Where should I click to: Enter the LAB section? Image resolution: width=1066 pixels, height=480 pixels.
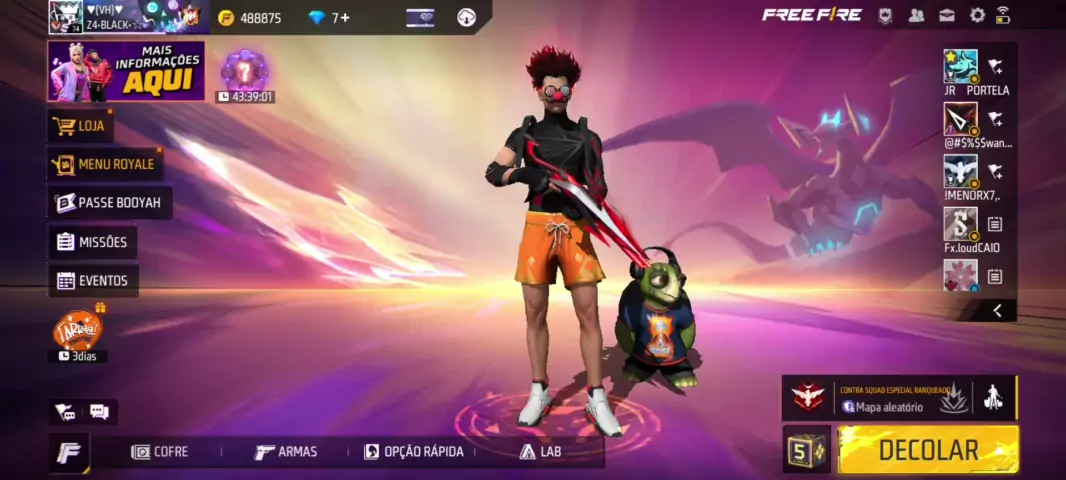click(x=540, y=452)
